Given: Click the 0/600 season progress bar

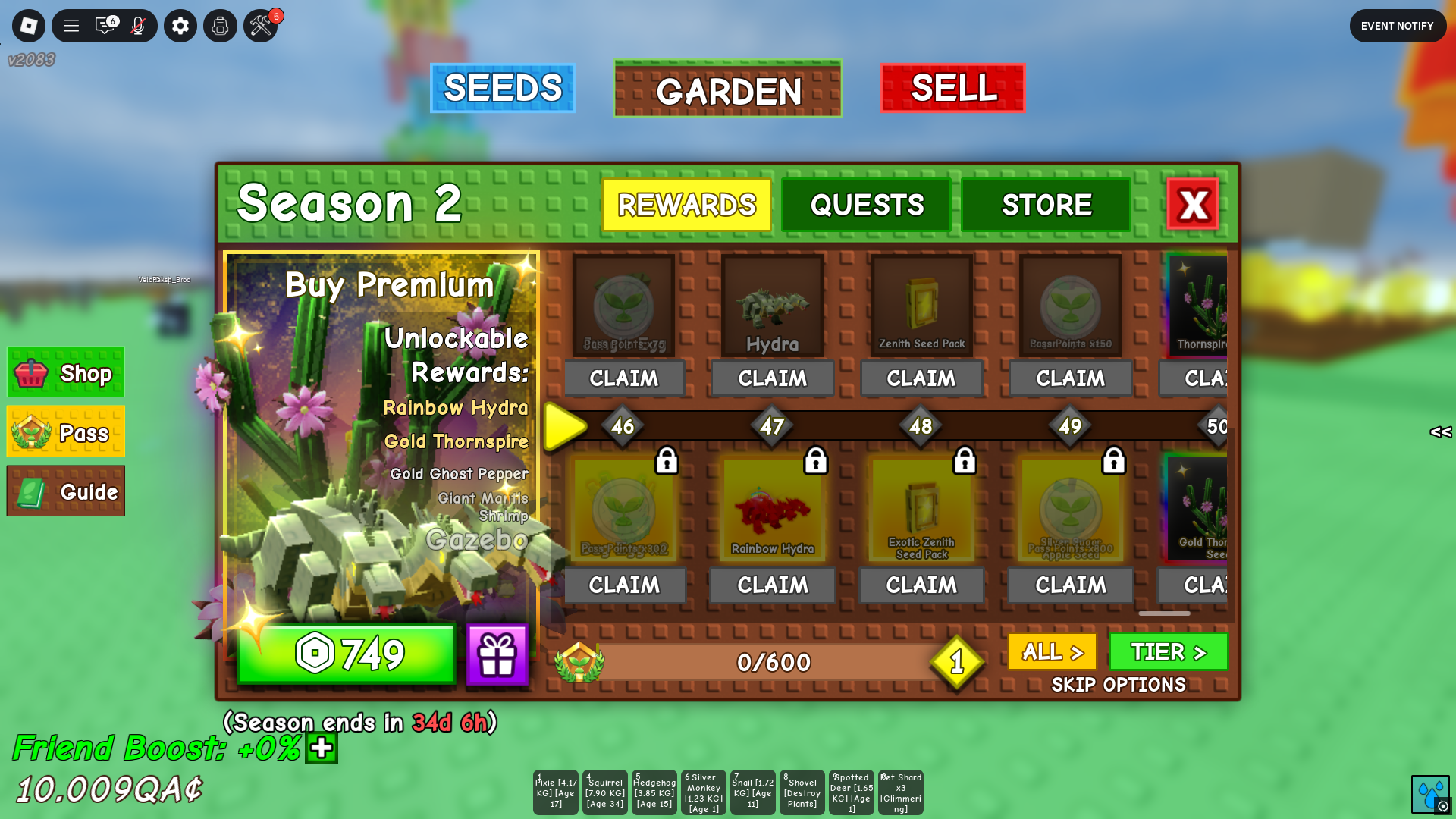Looking at the screenshot, I should tap(773, 661).
